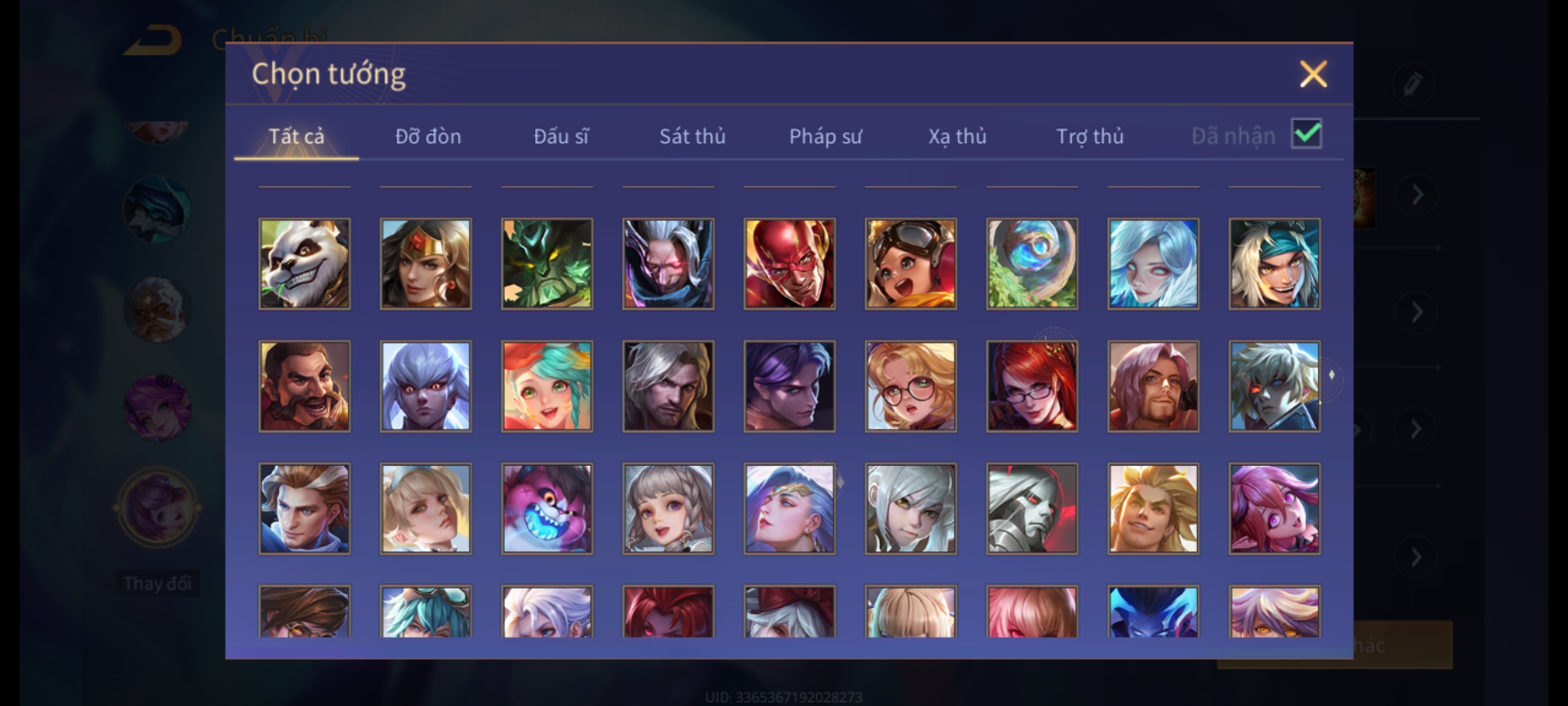Screen dimensions: 1568x706
Task: Select the Pháp sư tab
Action: [825, 136]
